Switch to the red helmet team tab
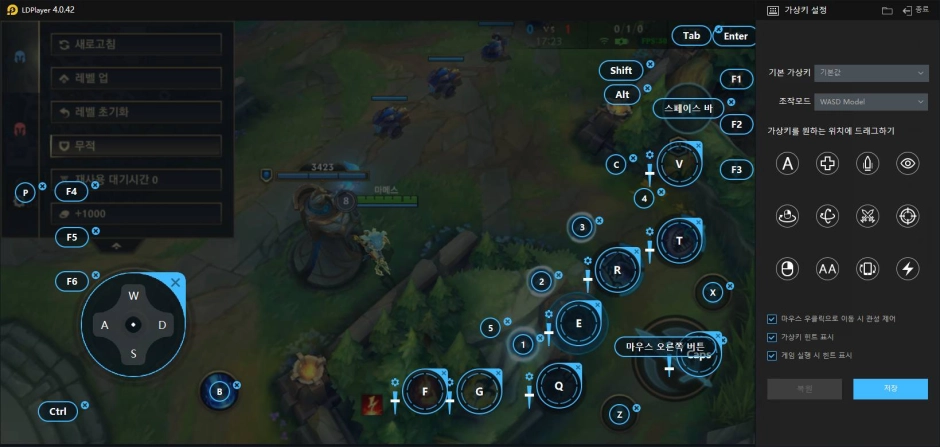 19,130
